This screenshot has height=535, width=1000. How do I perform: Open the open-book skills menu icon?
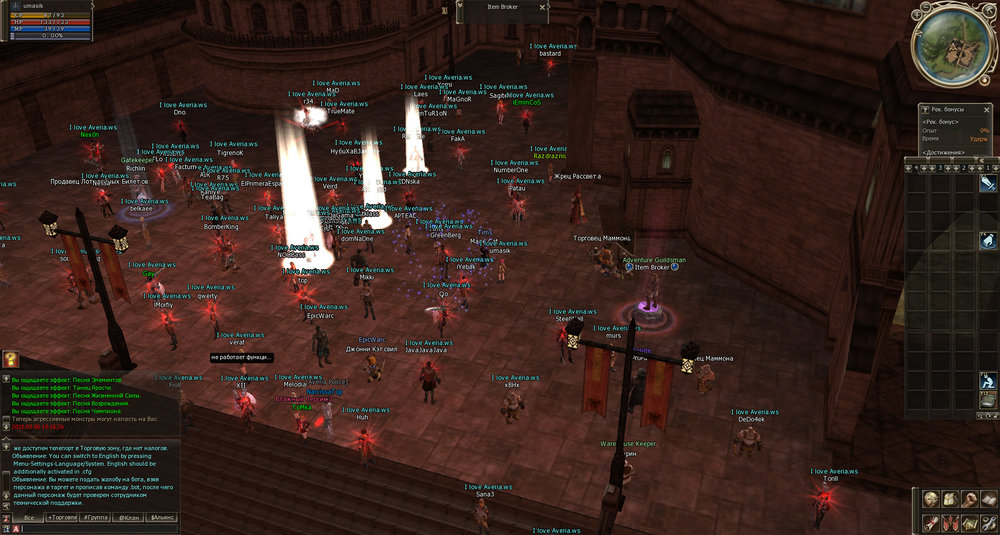[x=988, y=499]
